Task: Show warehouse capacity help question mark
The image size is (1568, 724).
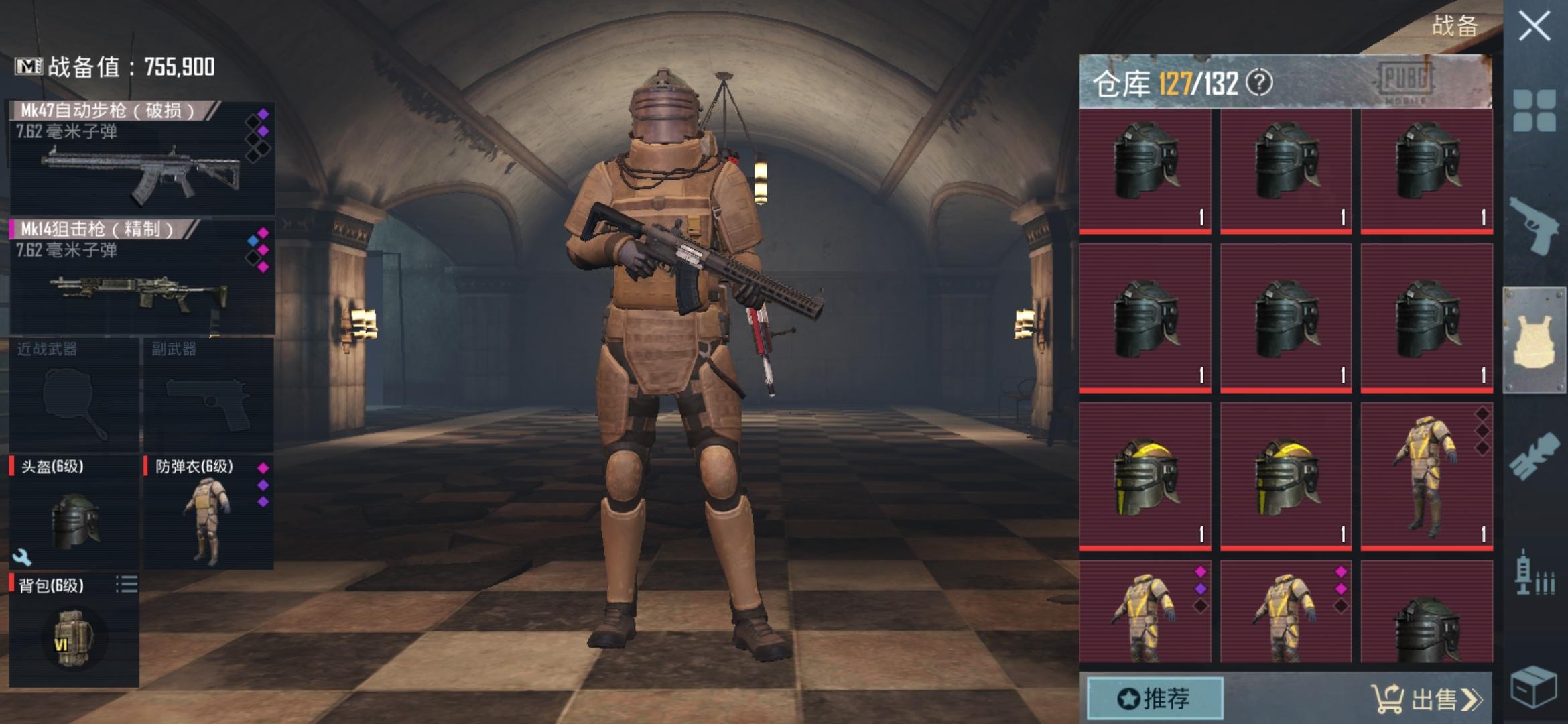Action: [1259, 83]
